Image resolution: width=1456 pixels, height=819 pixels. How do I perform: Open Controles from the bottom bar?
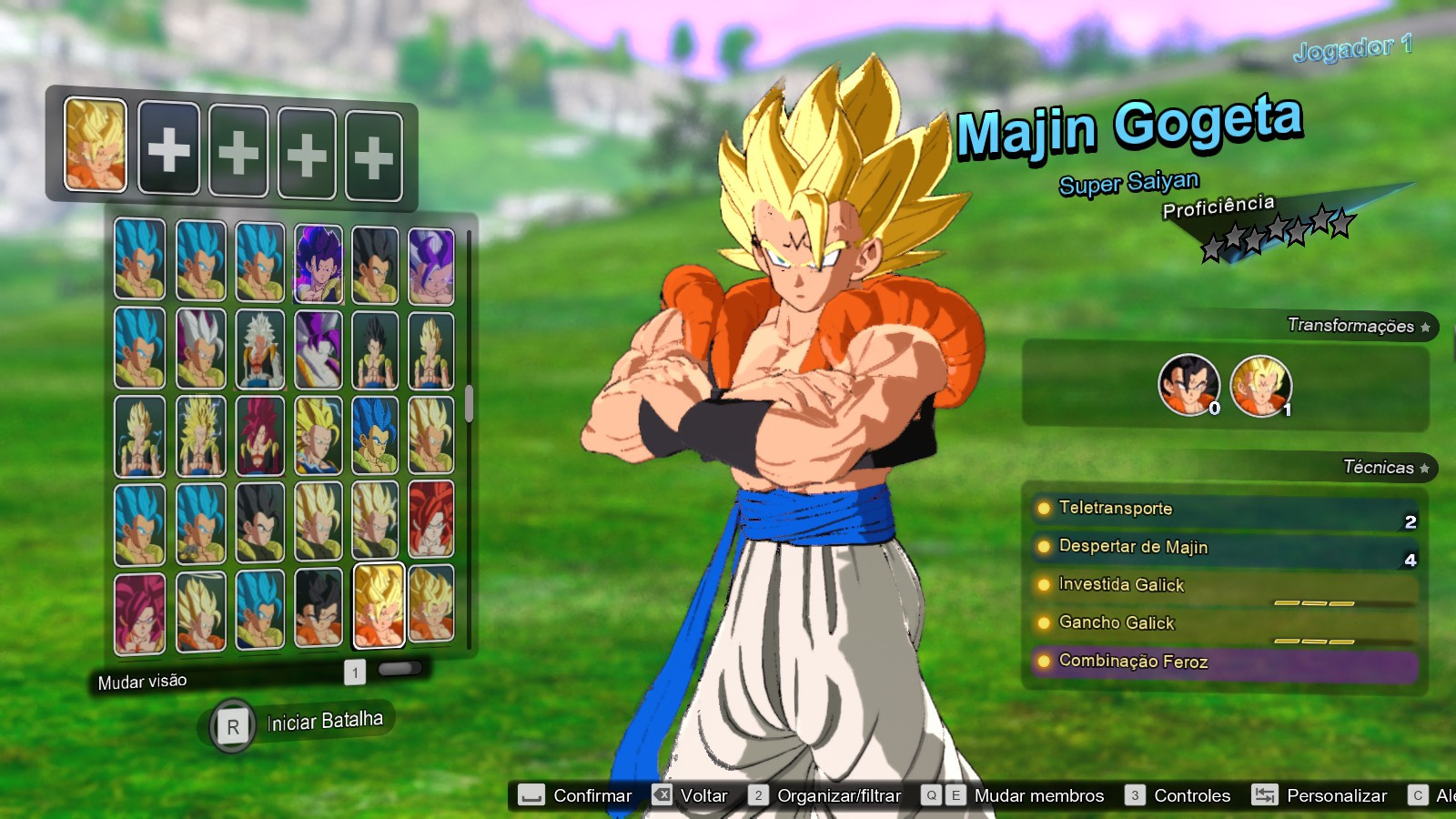(x=1192, y=794)
